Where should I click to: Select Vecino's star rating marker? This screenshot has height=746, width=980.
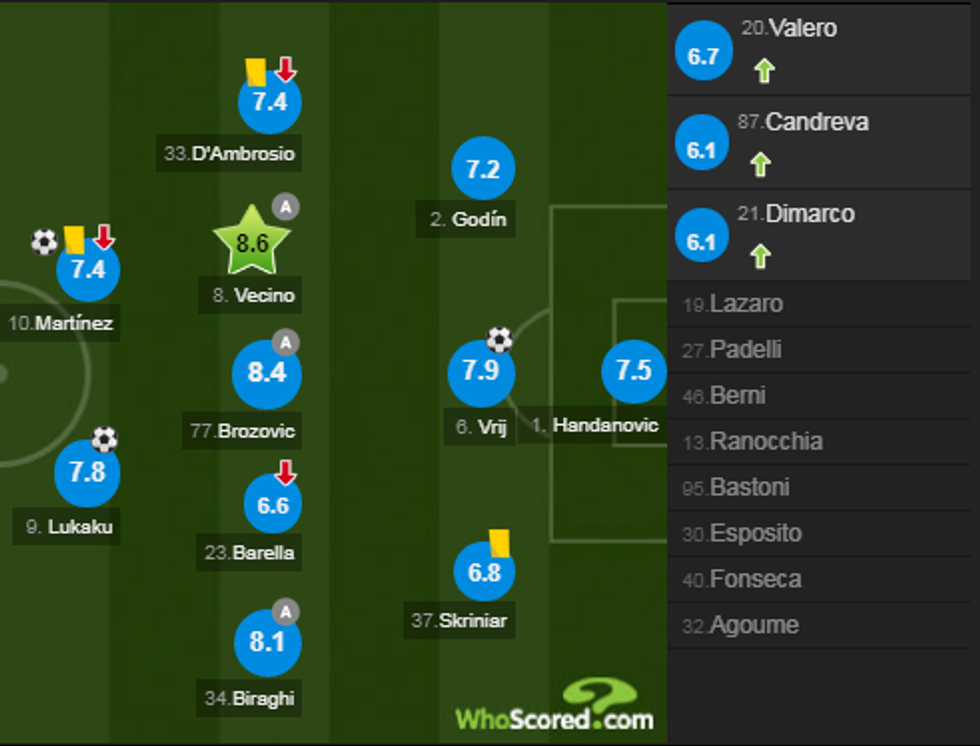pos(251,243)
